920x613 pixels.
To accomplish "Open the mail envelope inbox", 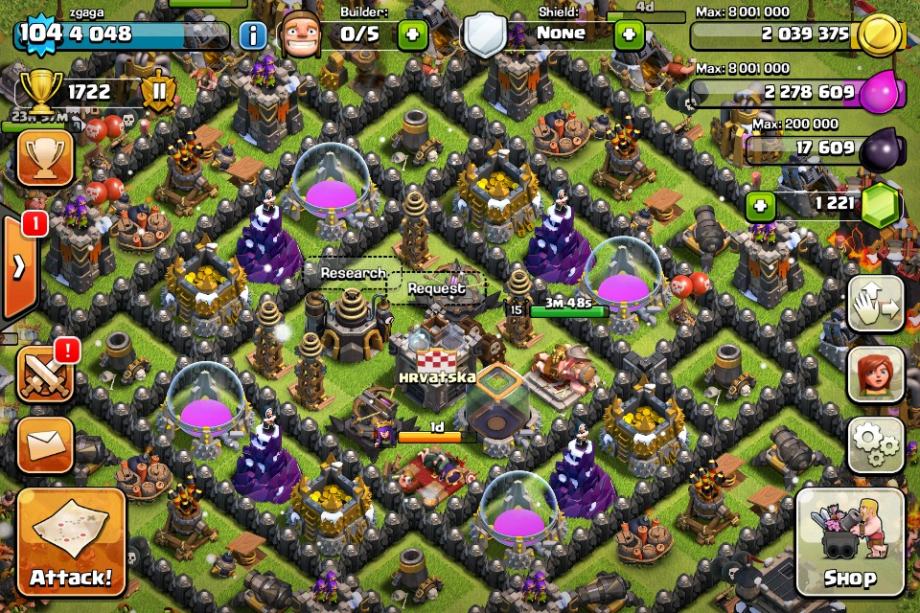I will click(45, 444).
